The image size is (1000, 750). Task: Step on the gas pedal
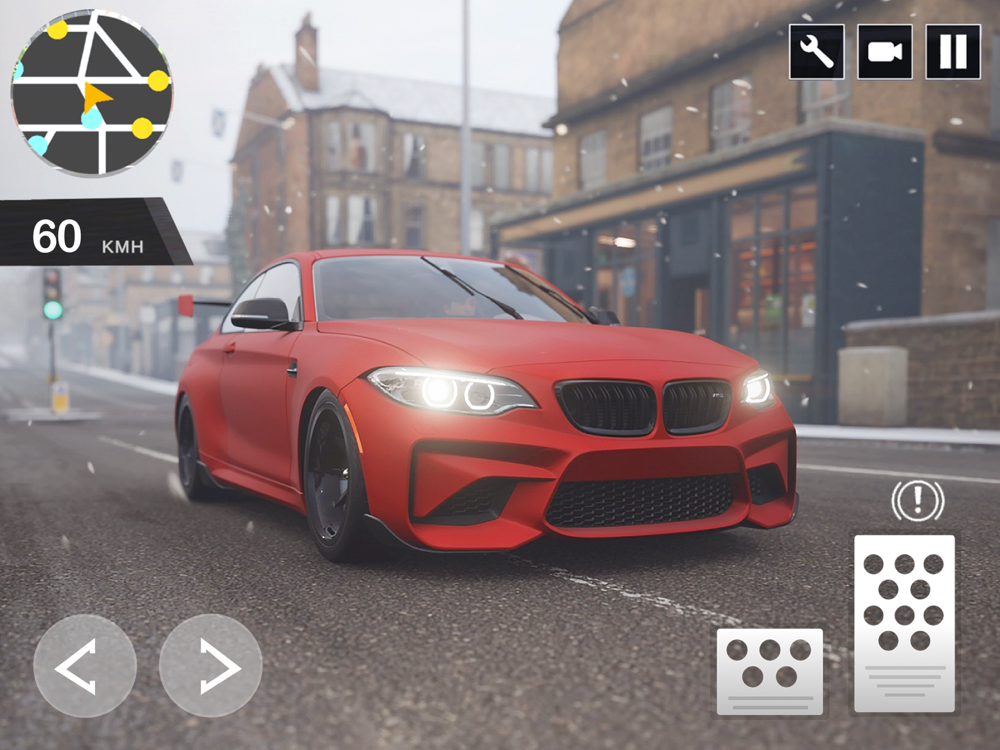(x=904, y=623)
